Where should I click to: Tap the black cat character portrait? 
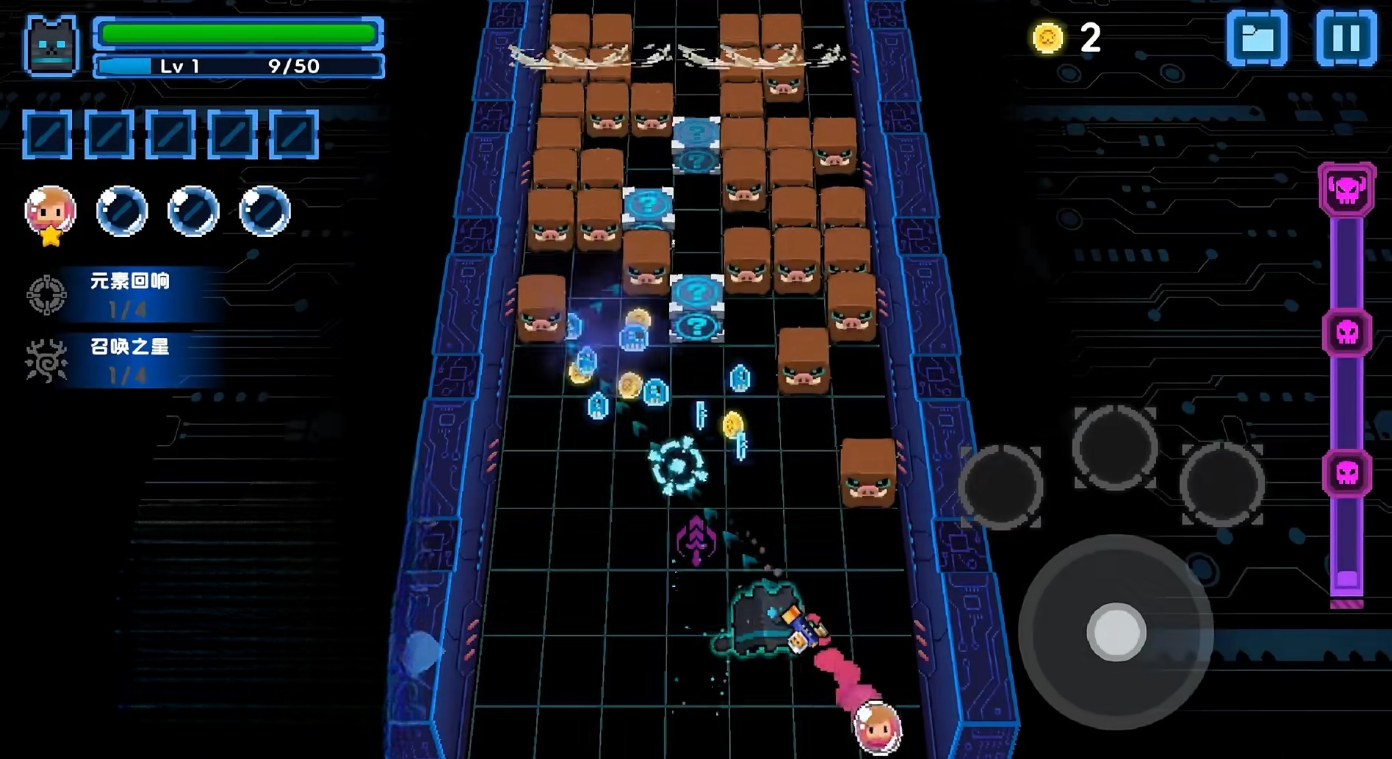[x=52, y=46]
